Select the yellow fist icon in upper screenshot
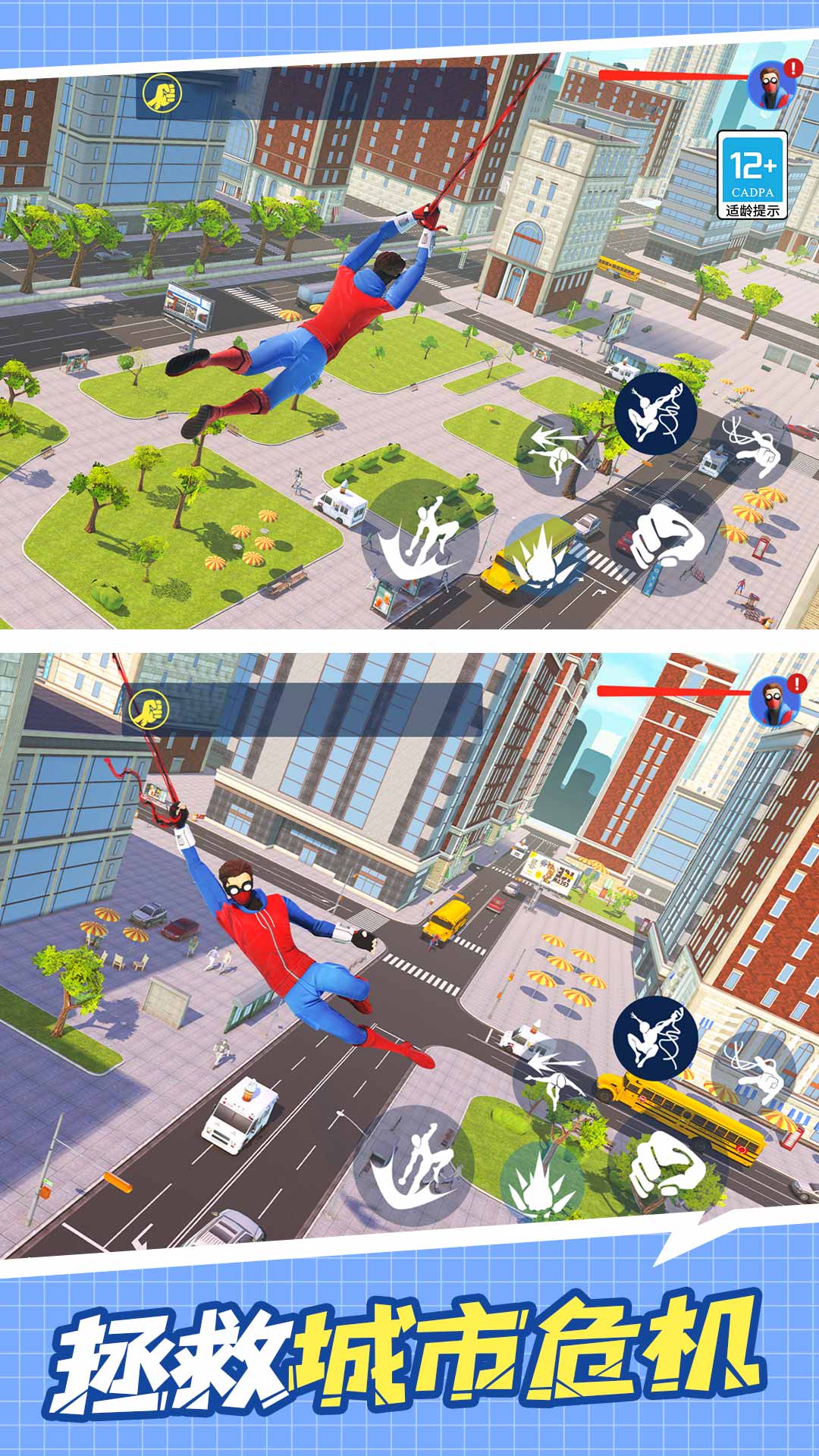 (x=162, y=94)
